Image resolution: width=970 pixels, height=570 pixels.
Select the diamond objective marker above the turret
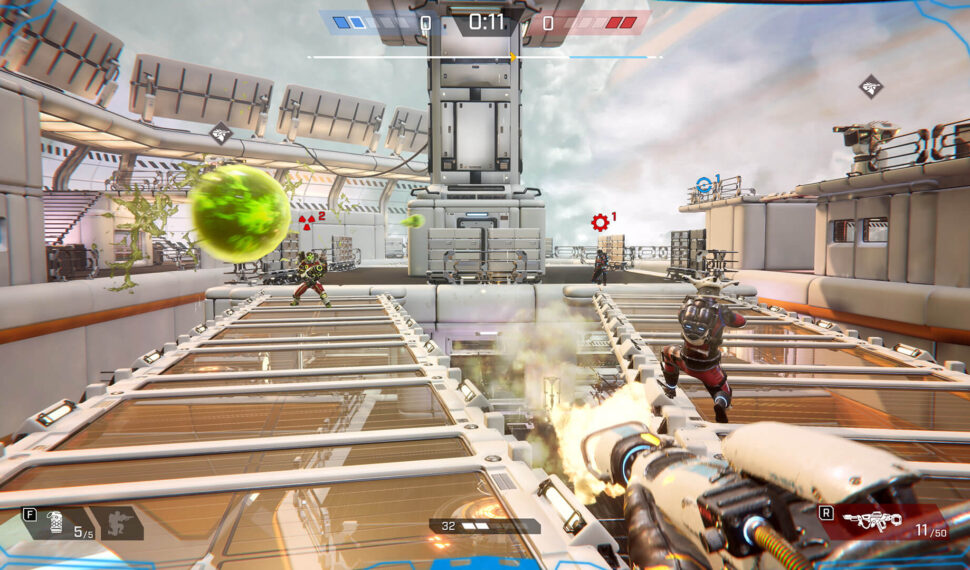[x=871, y=86]
